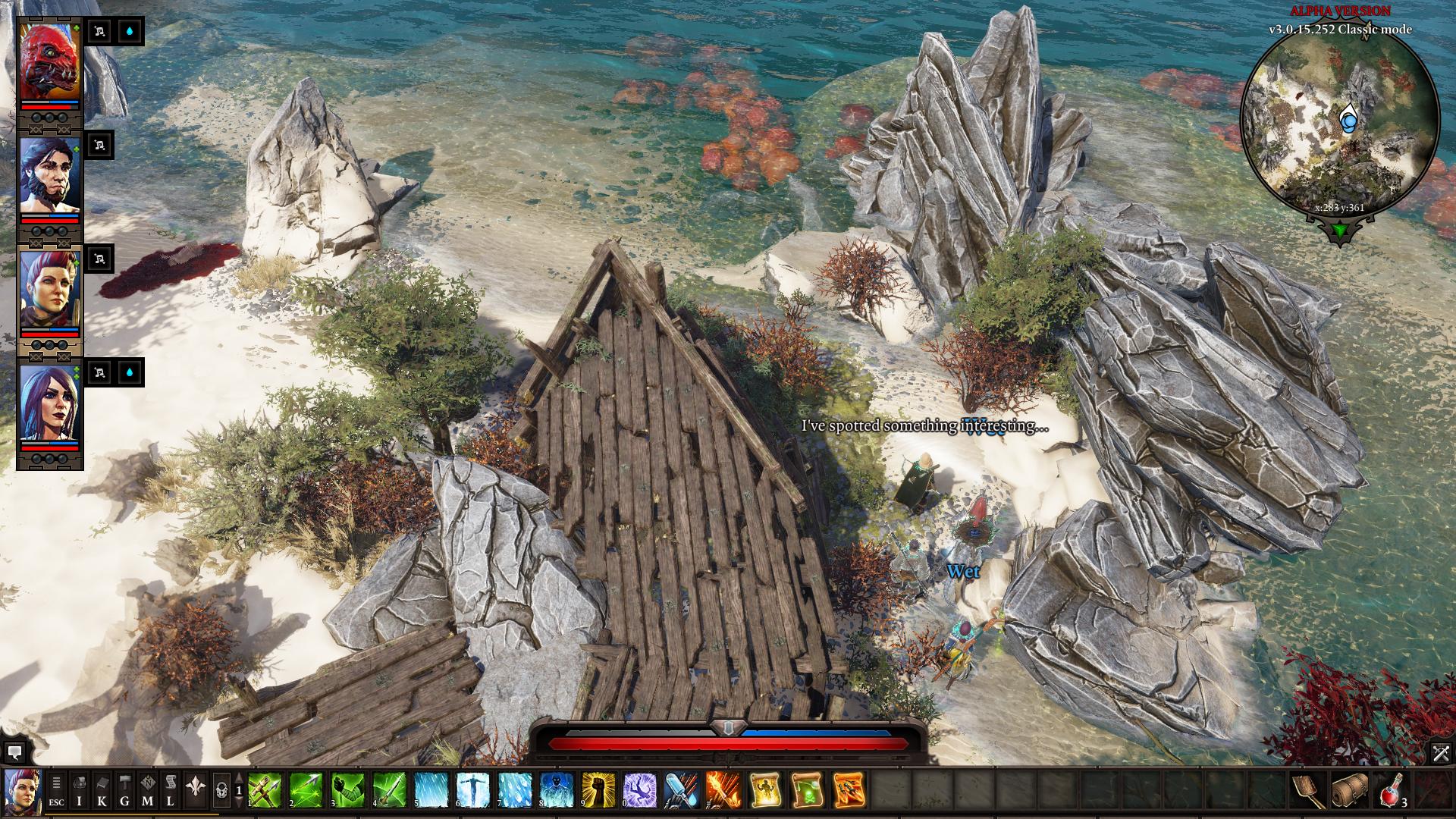Select the shovel in the hotbar
Viewport: 1456px width, 819px height.
pos(1308,790)
